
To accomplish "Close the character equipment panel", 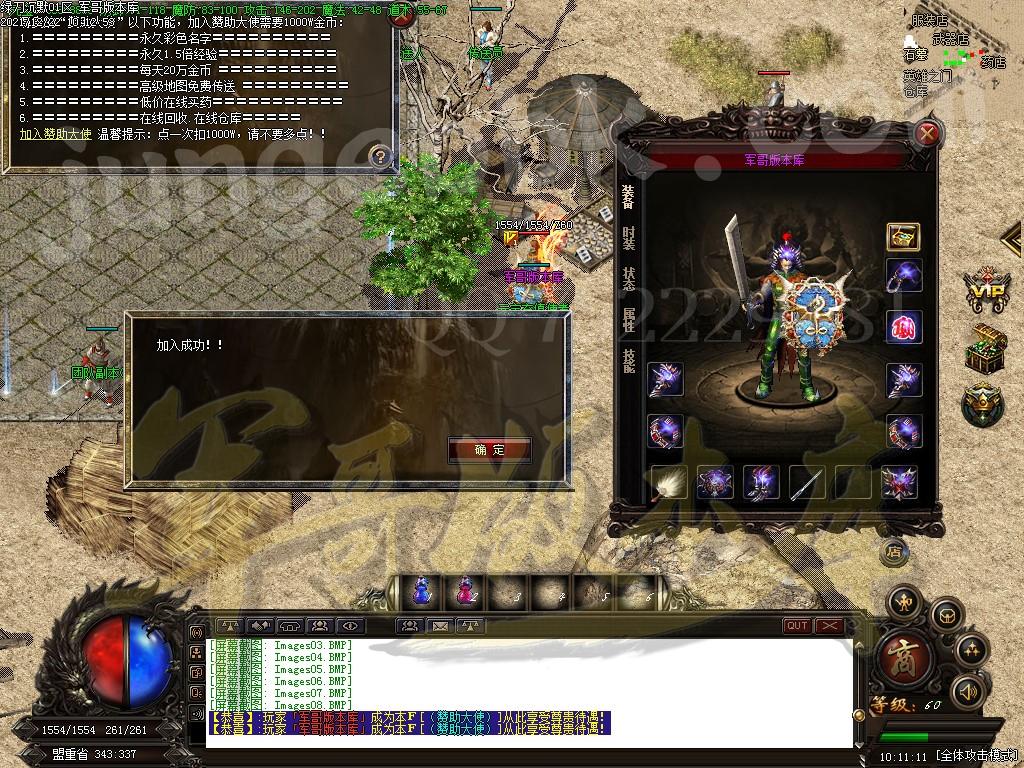I will (929, 133).
